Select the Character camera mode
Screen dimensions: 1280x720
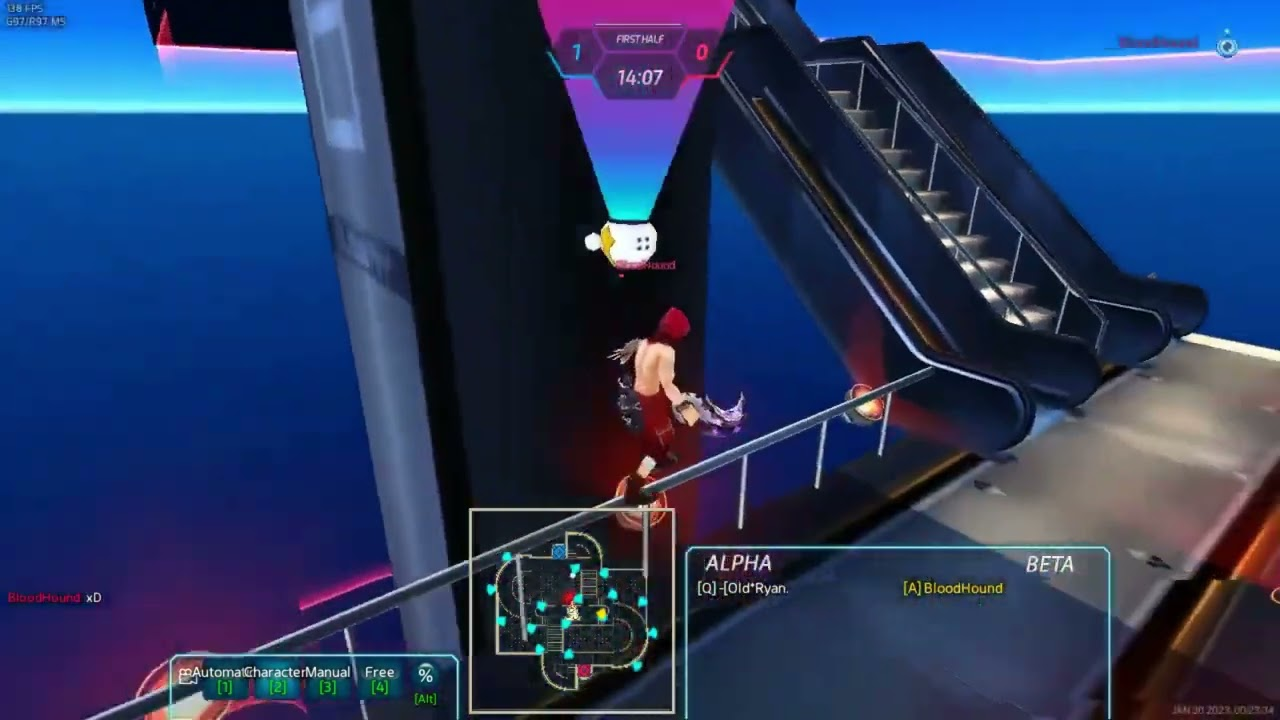click(277, 679)
